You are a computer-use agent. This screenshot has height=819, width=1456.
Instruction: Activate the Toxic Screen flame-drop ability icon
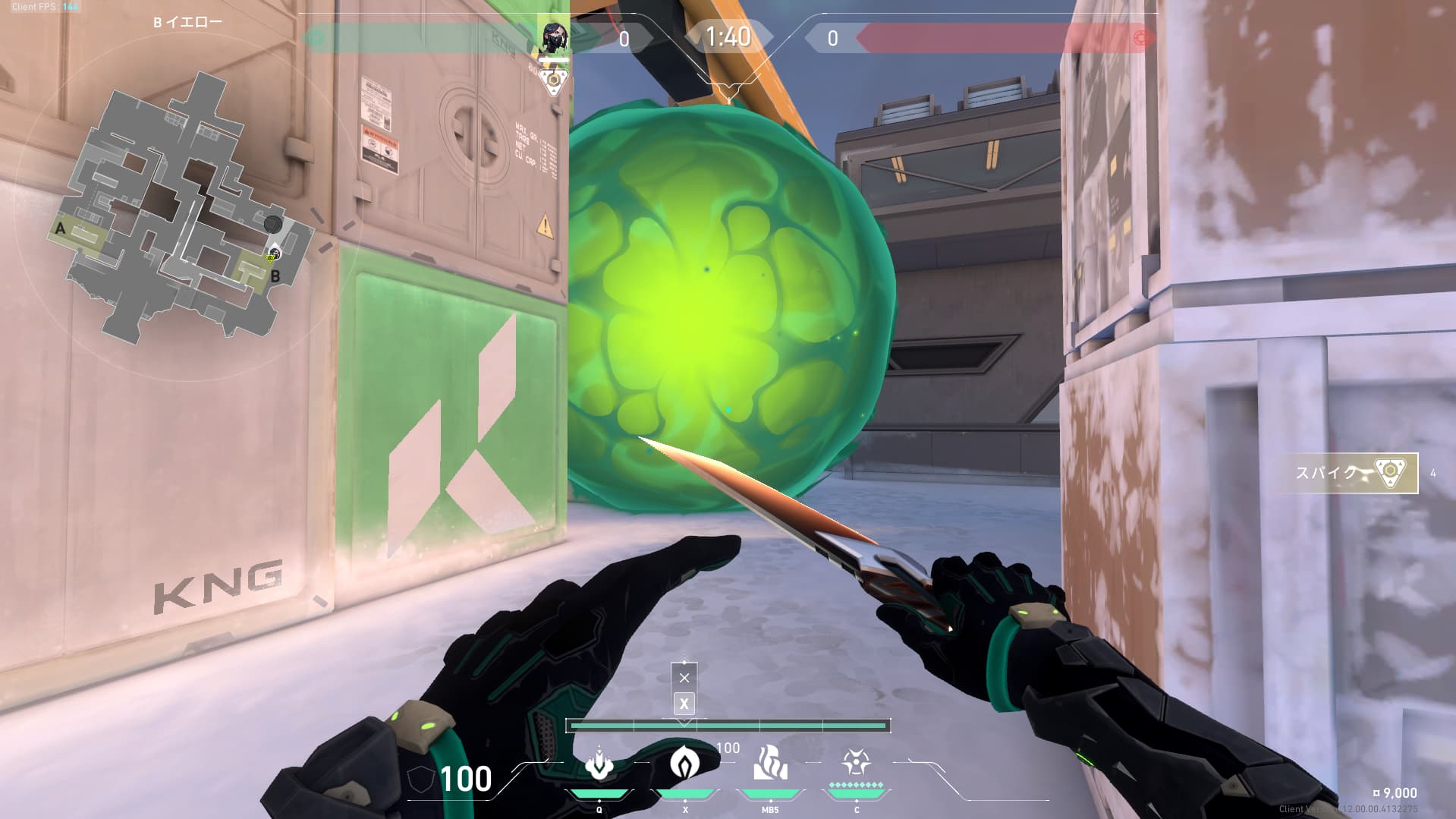(685, 763)
